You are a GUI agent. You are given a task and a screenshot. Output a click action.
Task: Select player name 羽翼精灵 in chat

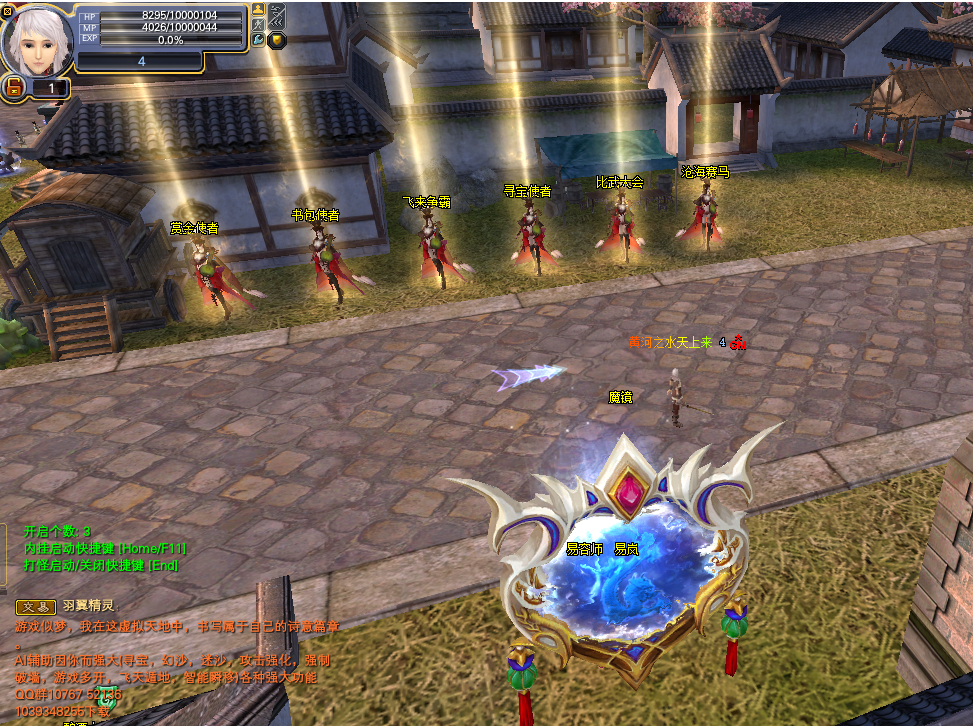click(x=89, y=606)
